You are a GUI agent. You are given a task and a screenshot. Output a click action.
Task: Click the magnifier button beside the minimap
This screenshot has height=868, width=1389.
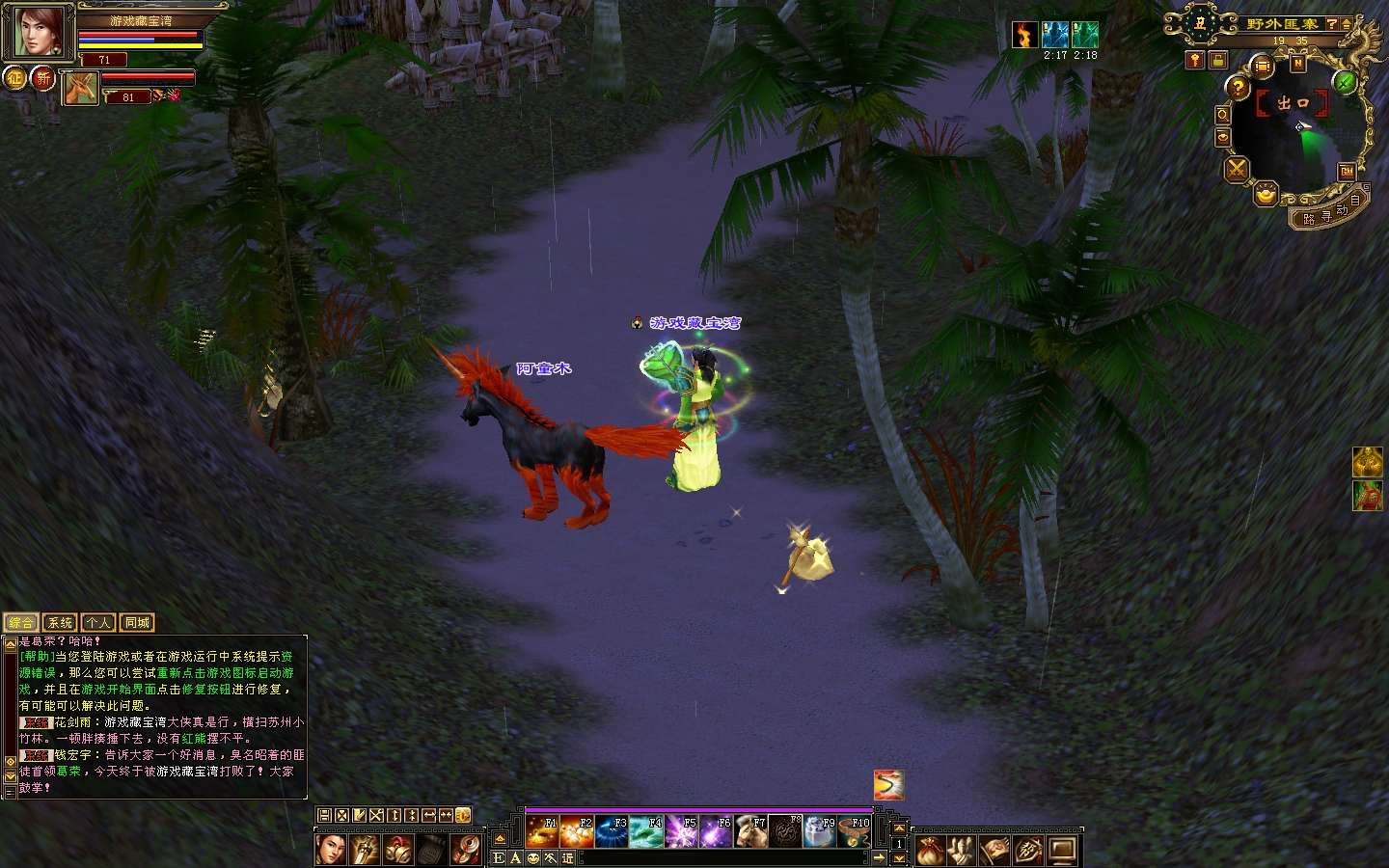click(1222, 115)
